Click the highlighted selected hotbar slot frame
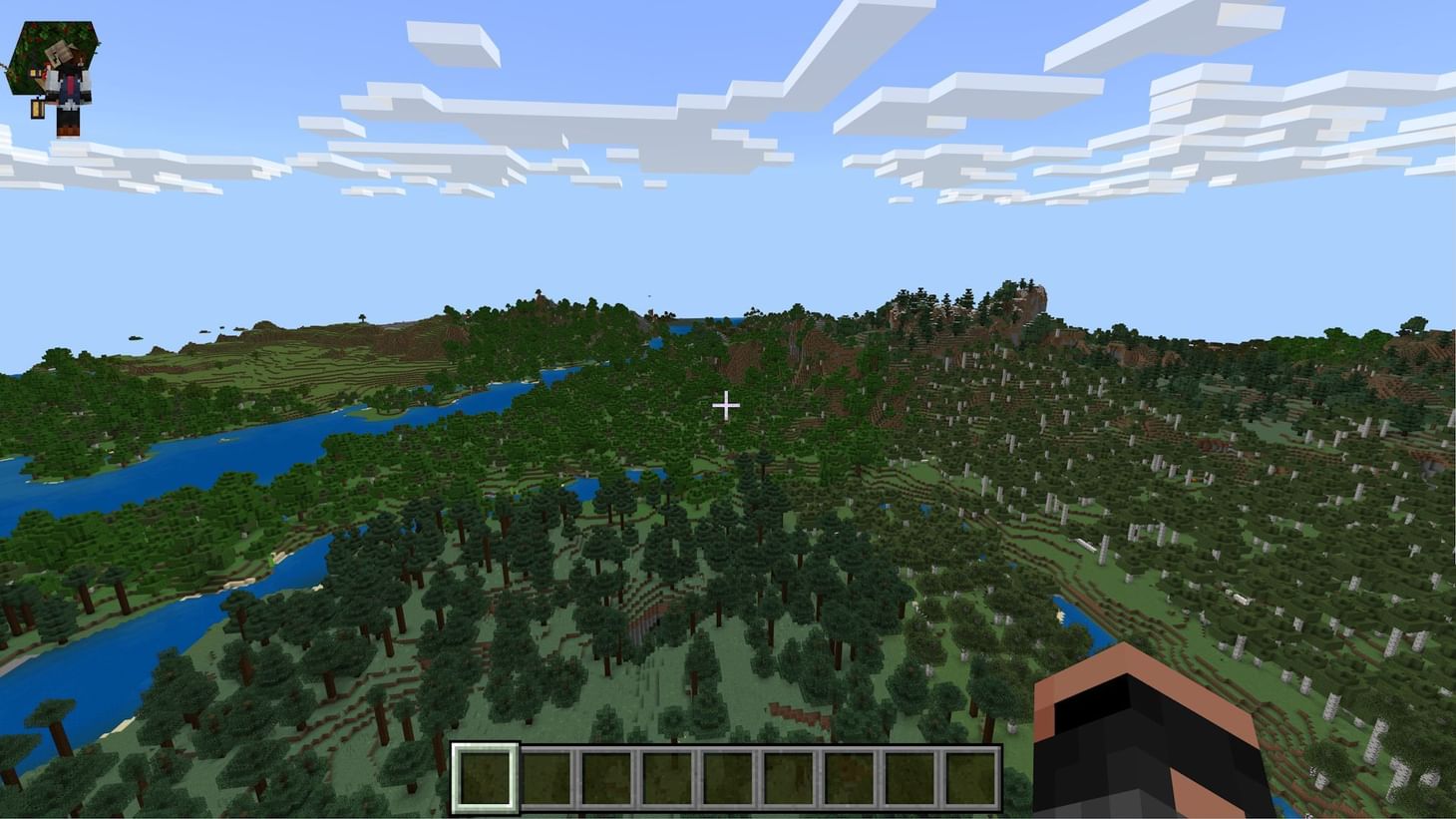This screenshot has height=819, width=1456. tap(486, 775)
